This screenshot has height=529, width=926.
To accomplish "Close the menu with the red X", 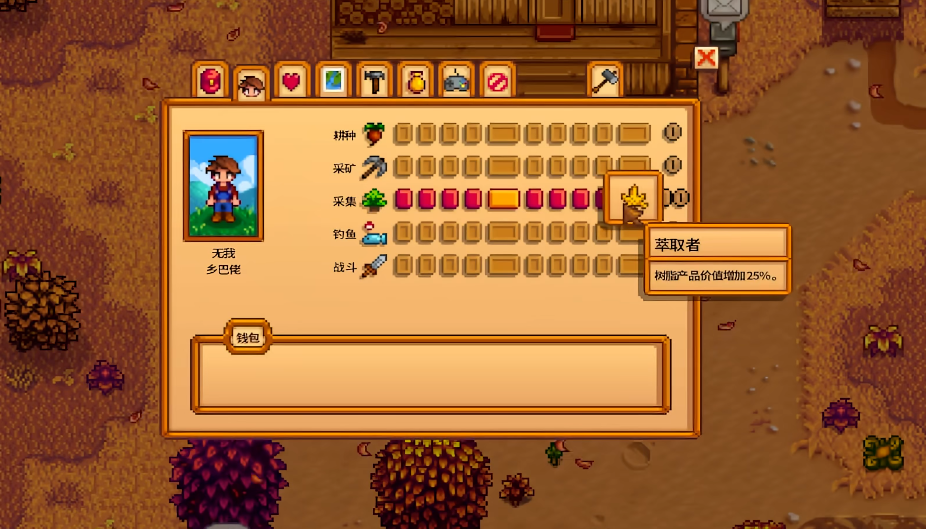I will point(706,58).
